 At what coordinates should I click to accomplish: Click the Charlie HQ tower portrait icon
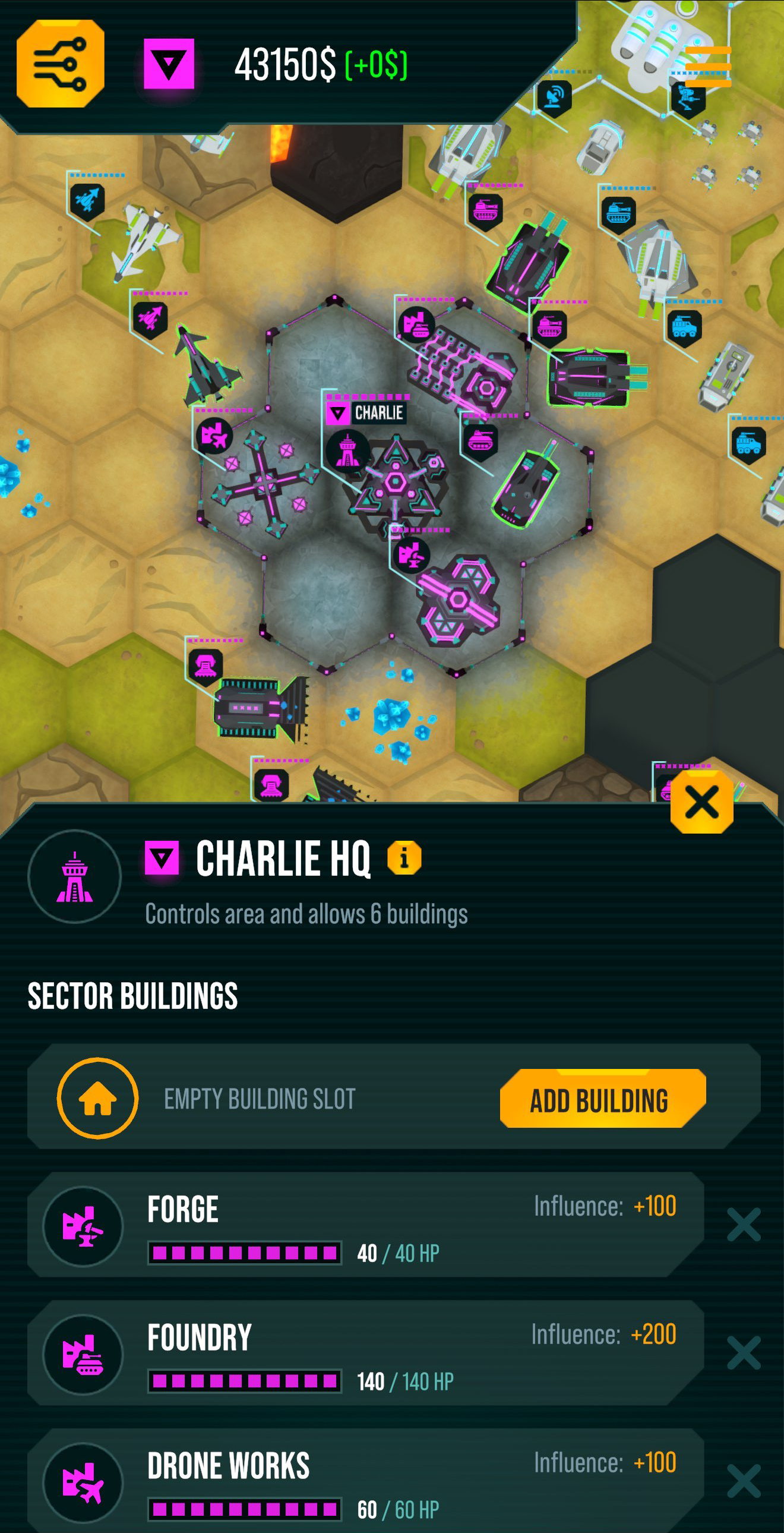pos(75,876)
